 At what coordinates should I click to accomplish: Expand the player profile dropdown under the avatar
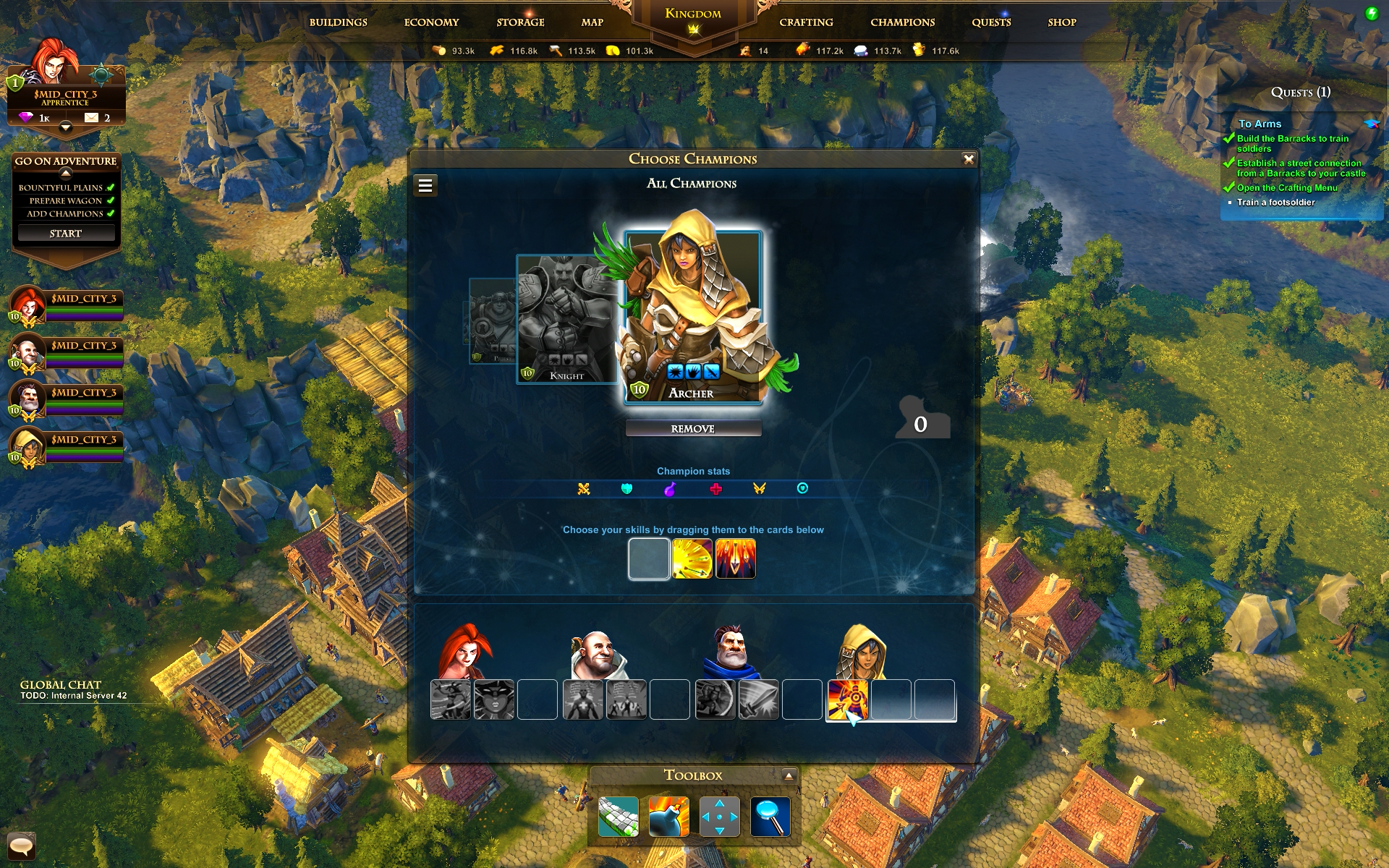click(65, 127)
